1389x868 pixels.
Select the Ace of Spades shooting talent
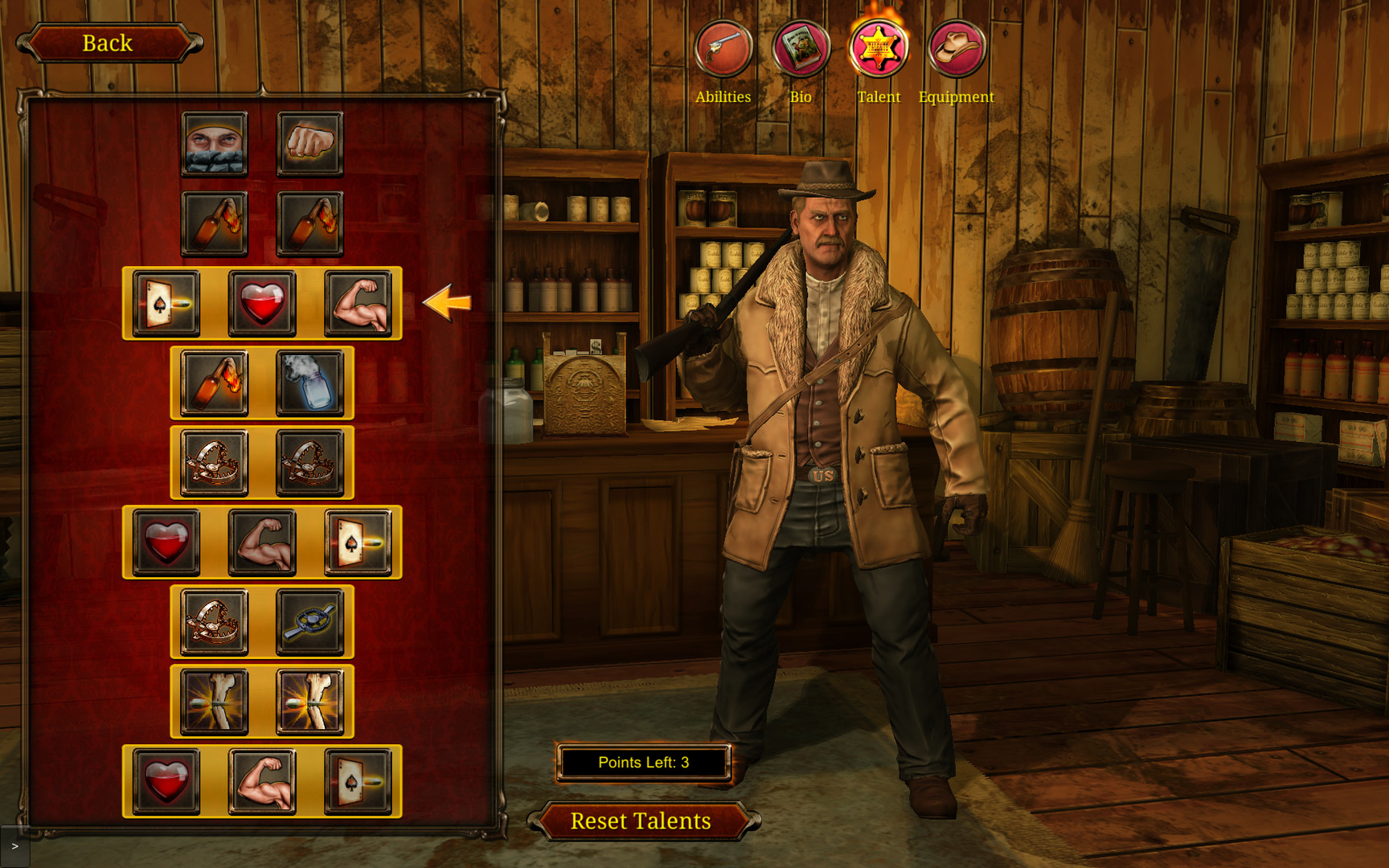[x=166, y=304]
